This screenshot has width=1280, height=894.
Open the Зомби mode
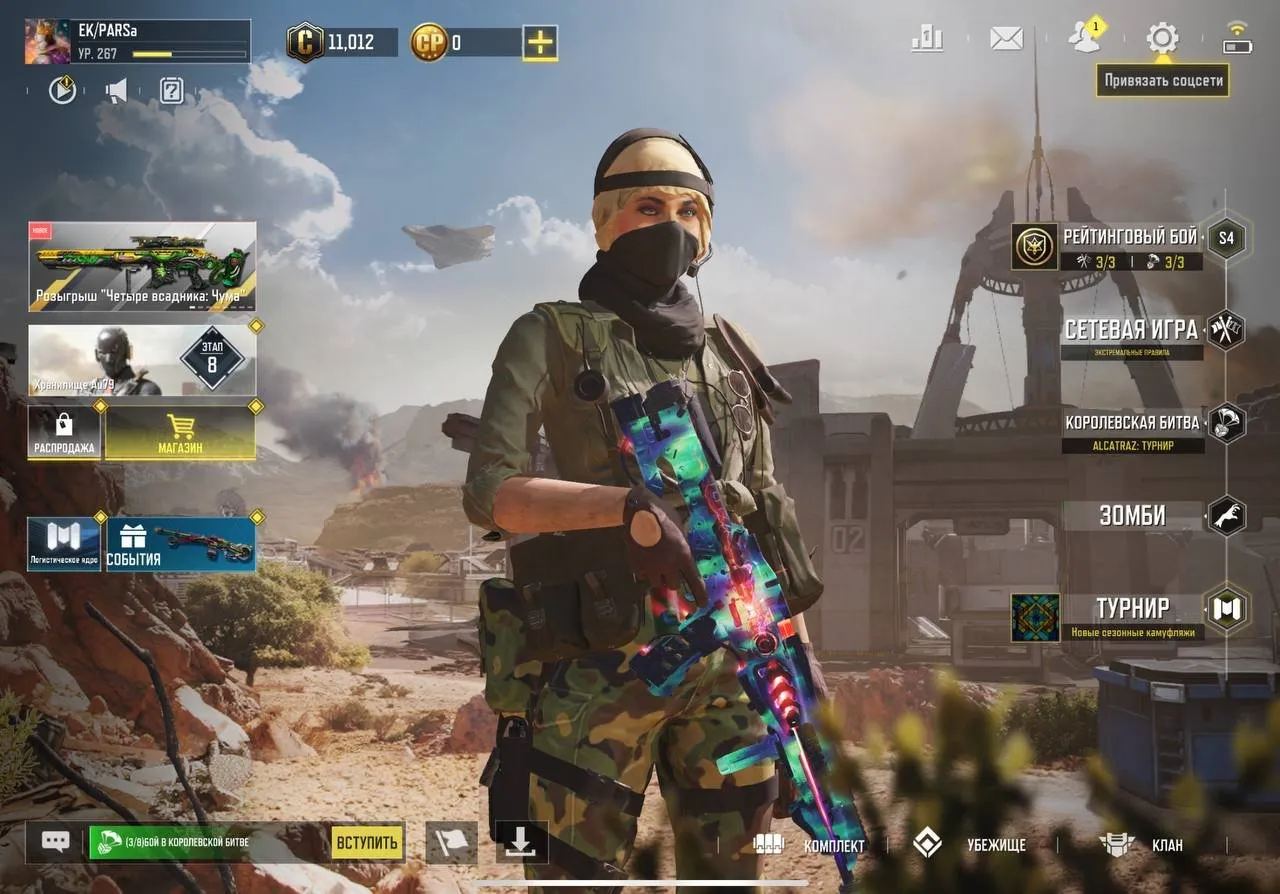[x=1133, y=516]
